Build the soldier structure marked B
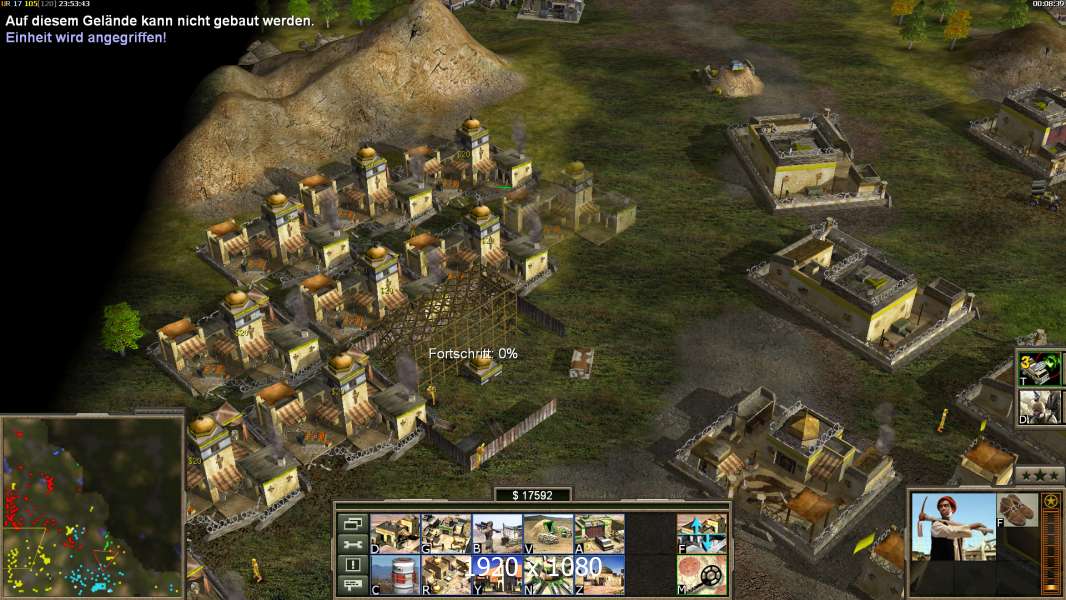Screen dimensions: 1066x600 pyautogui.click(x=497, y=533)
